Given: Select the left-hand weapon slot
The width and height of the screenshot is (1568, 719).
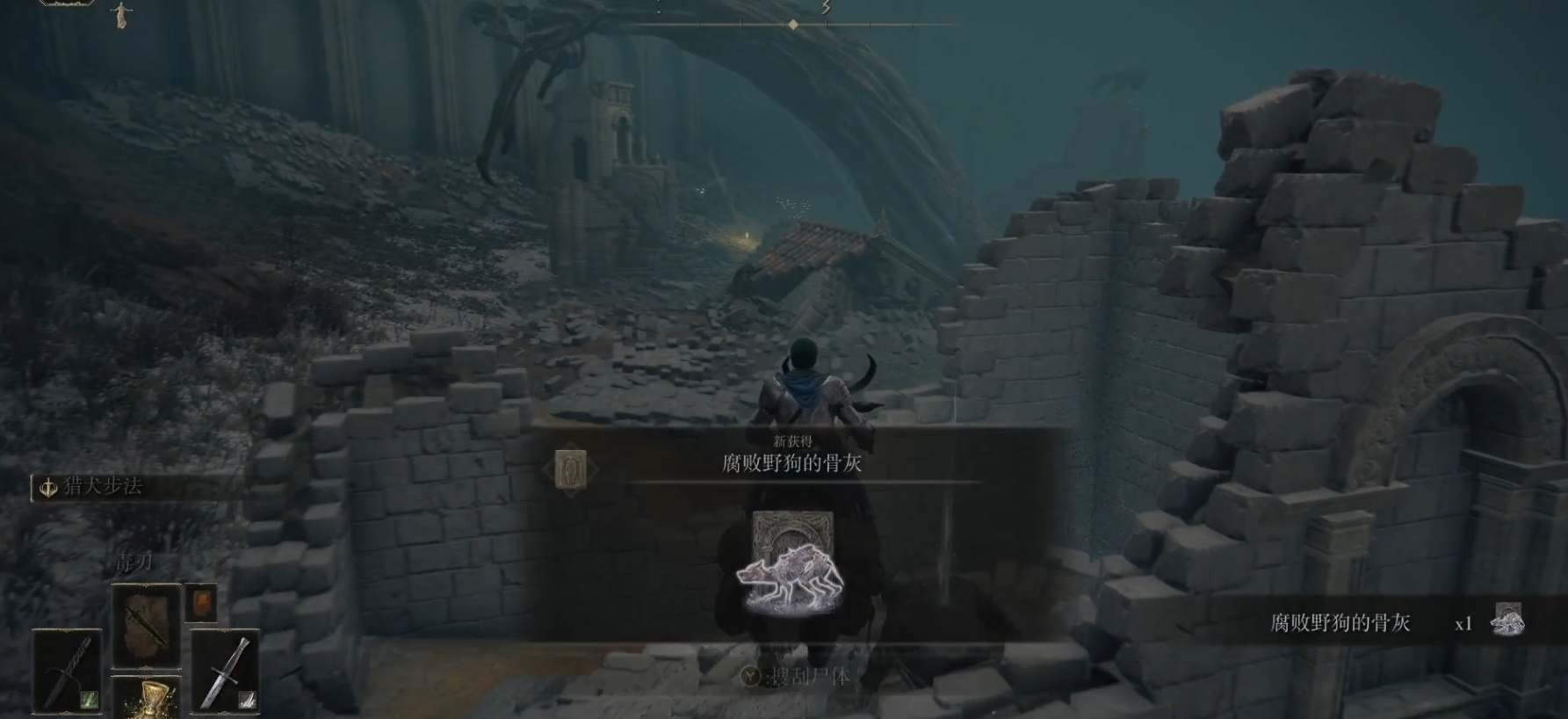Looking at the screenshot, I should [x=67, y=671].
